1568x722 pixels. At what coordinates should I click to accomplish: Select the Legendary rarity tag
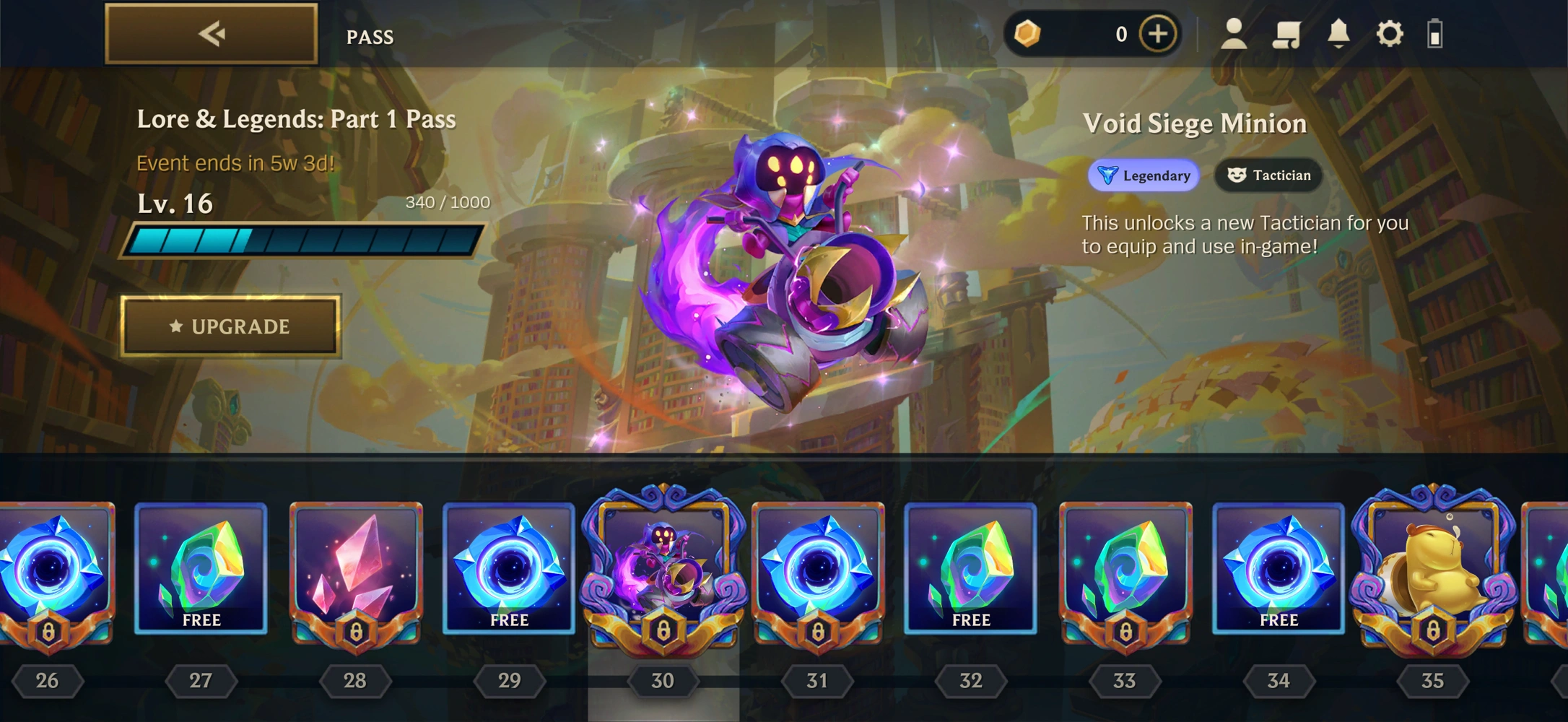1144,175
